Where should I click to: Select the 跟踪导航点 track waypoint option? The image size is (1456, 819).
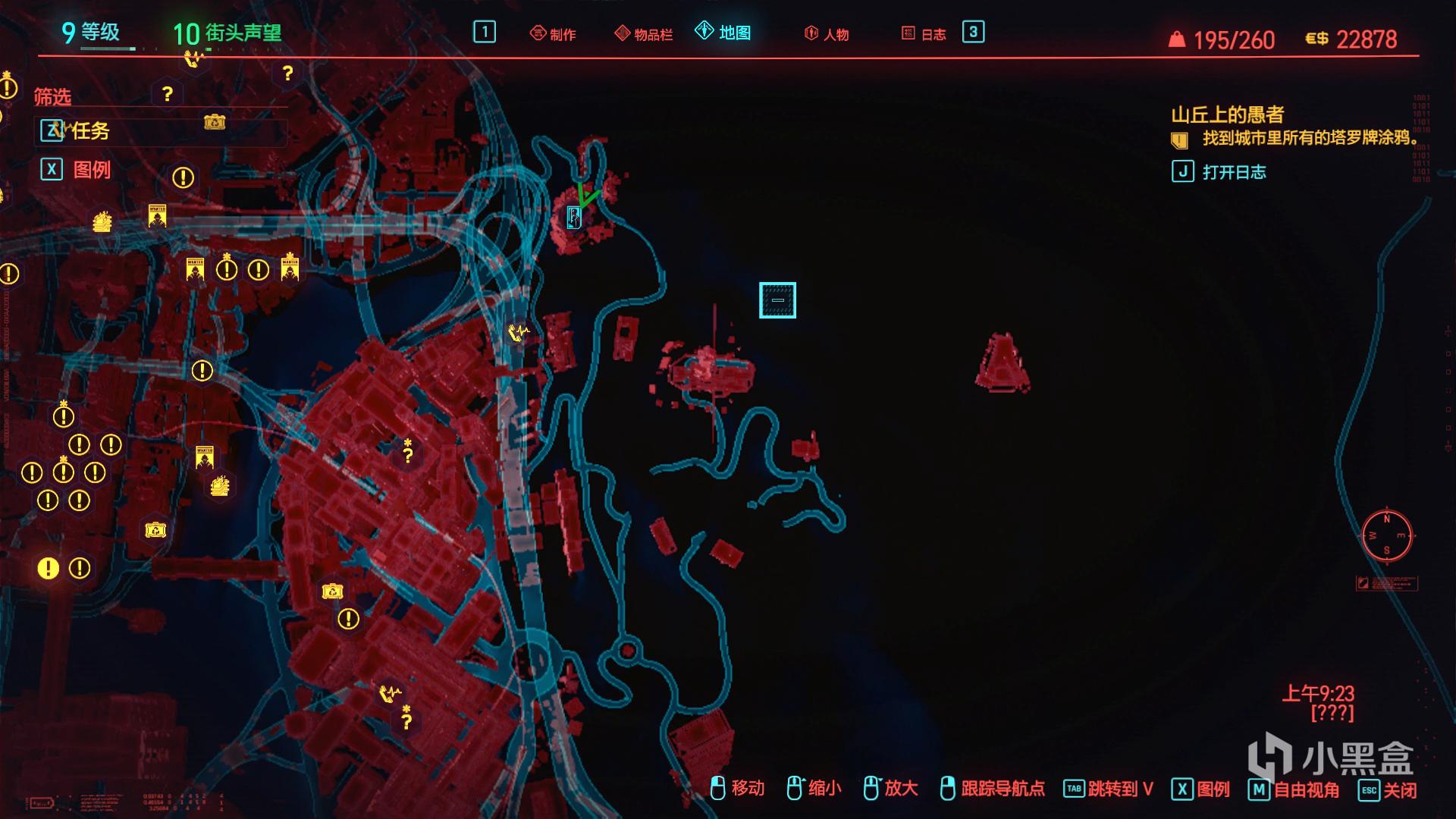tap(992, 789)
